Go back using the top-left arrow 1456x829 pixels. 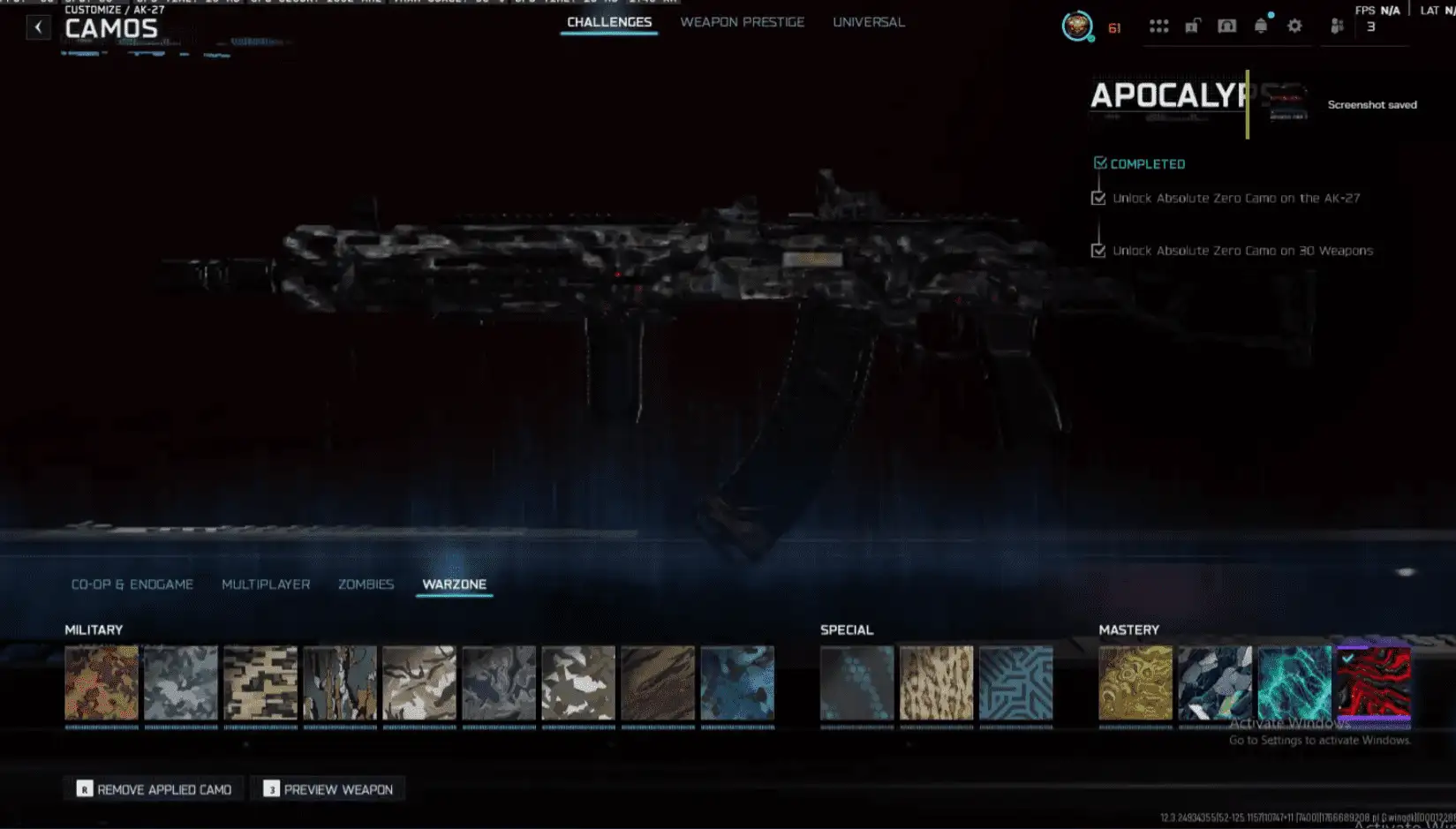pyautogui.click(x=38, y=27)
